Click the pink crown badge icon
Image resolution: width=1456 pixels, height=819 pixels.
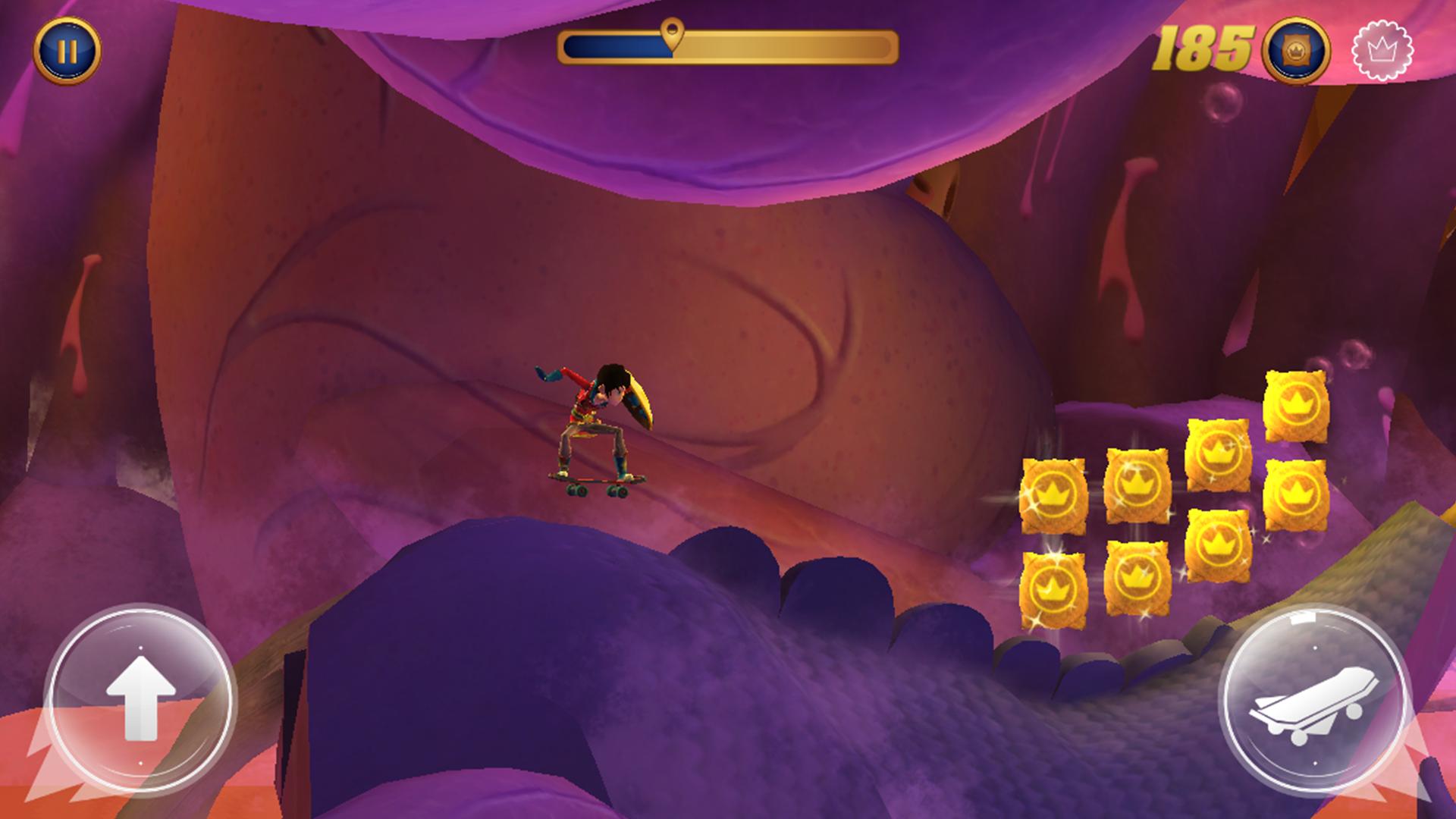[1382, 51]
